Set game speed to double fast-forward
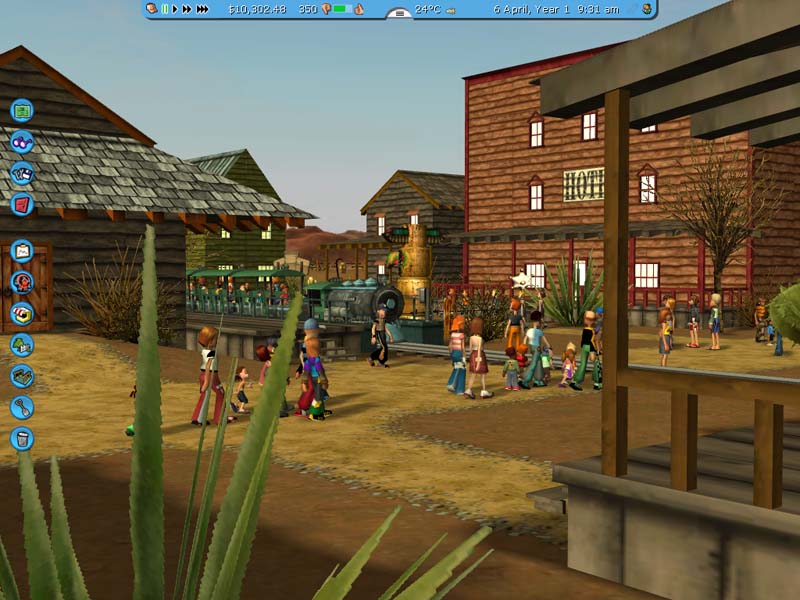The image size is (800, 600). (x=186, y=9)
